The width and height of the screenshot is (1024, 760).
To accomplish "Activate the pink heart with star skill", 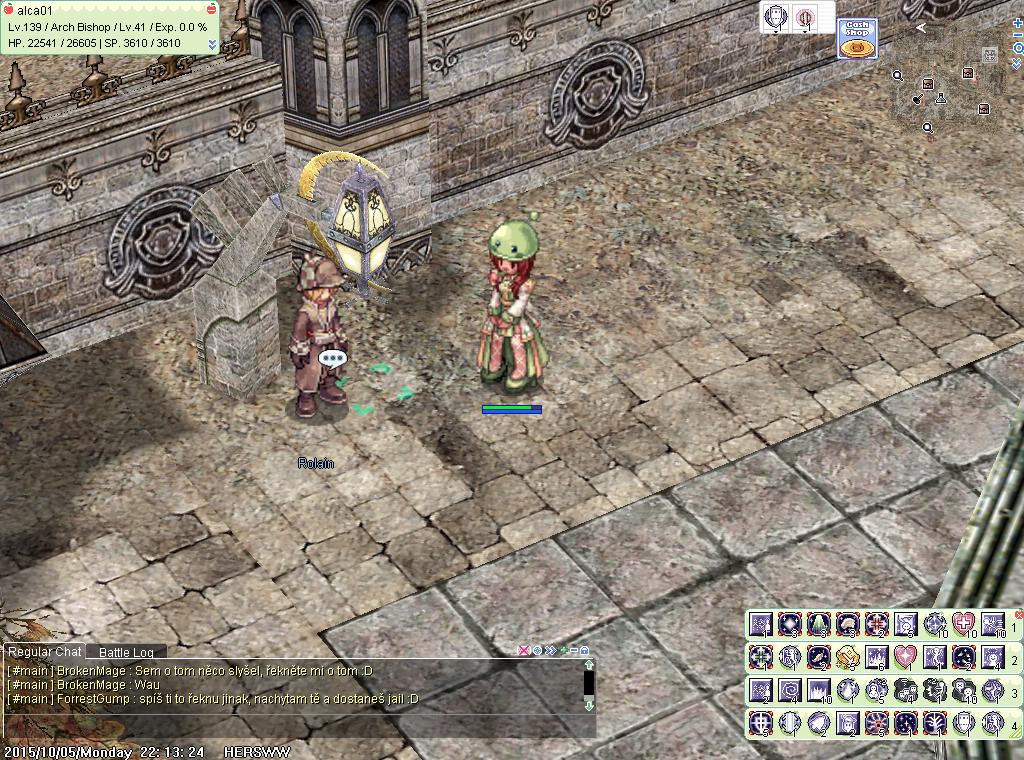I will tap(905, 657).
